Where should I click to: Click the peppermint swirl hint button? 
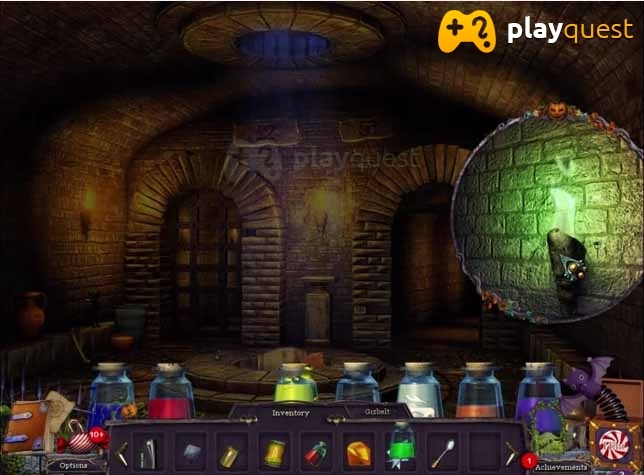click(x=608, y=440)
